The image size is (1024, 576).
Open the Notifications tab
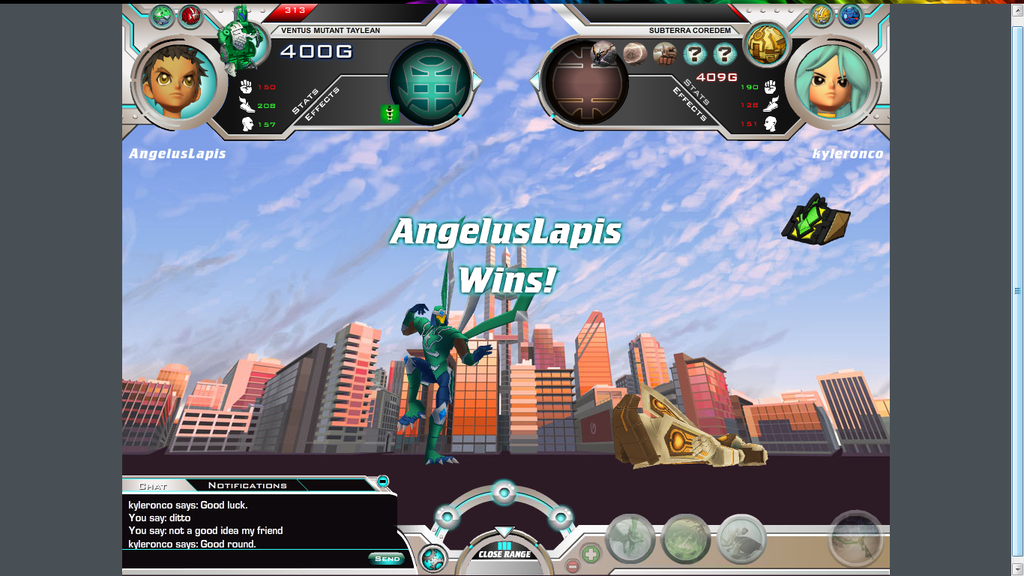pyautogui.click(x=247, y=486)
